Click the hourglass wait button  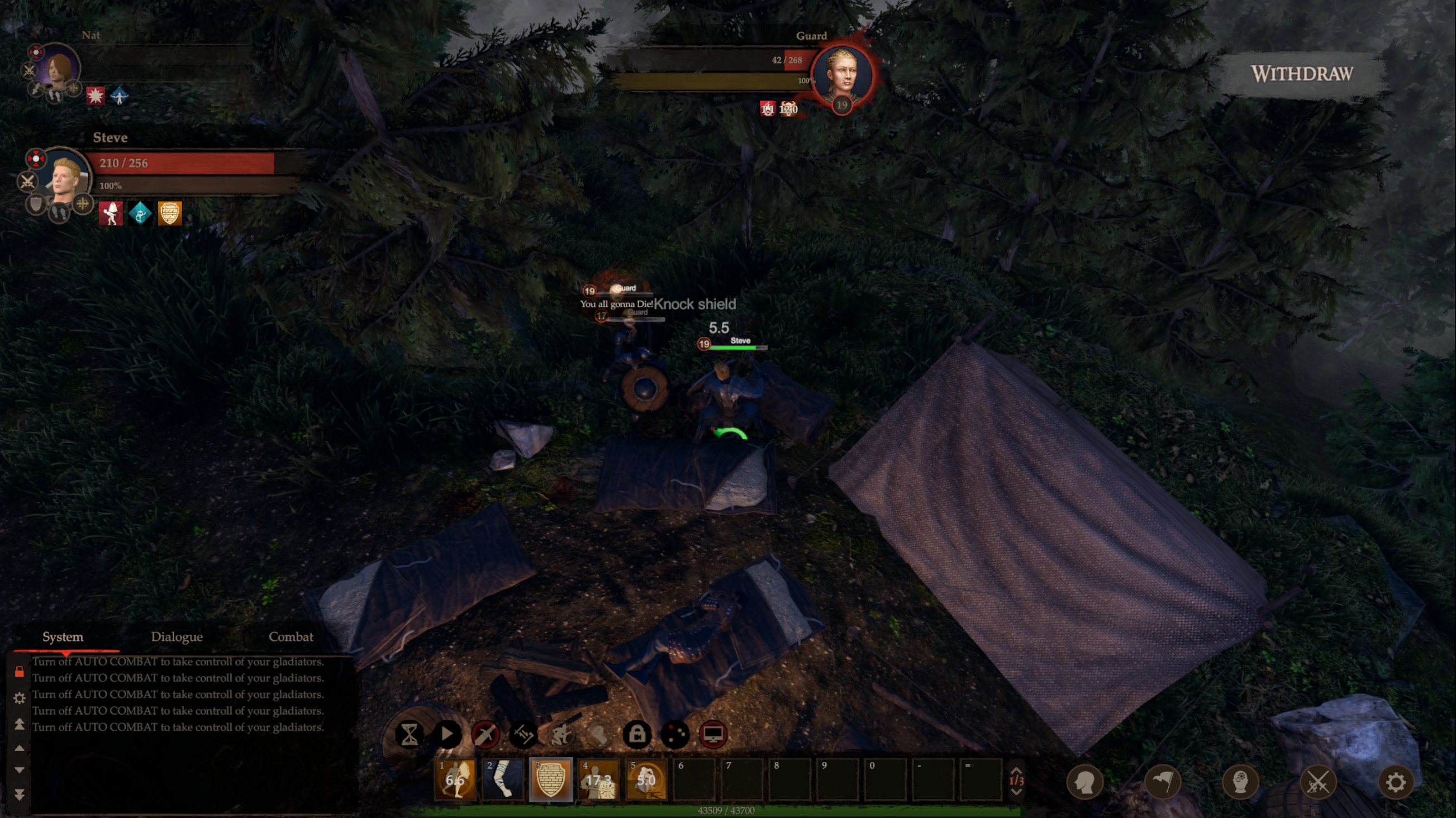point(409,734)
